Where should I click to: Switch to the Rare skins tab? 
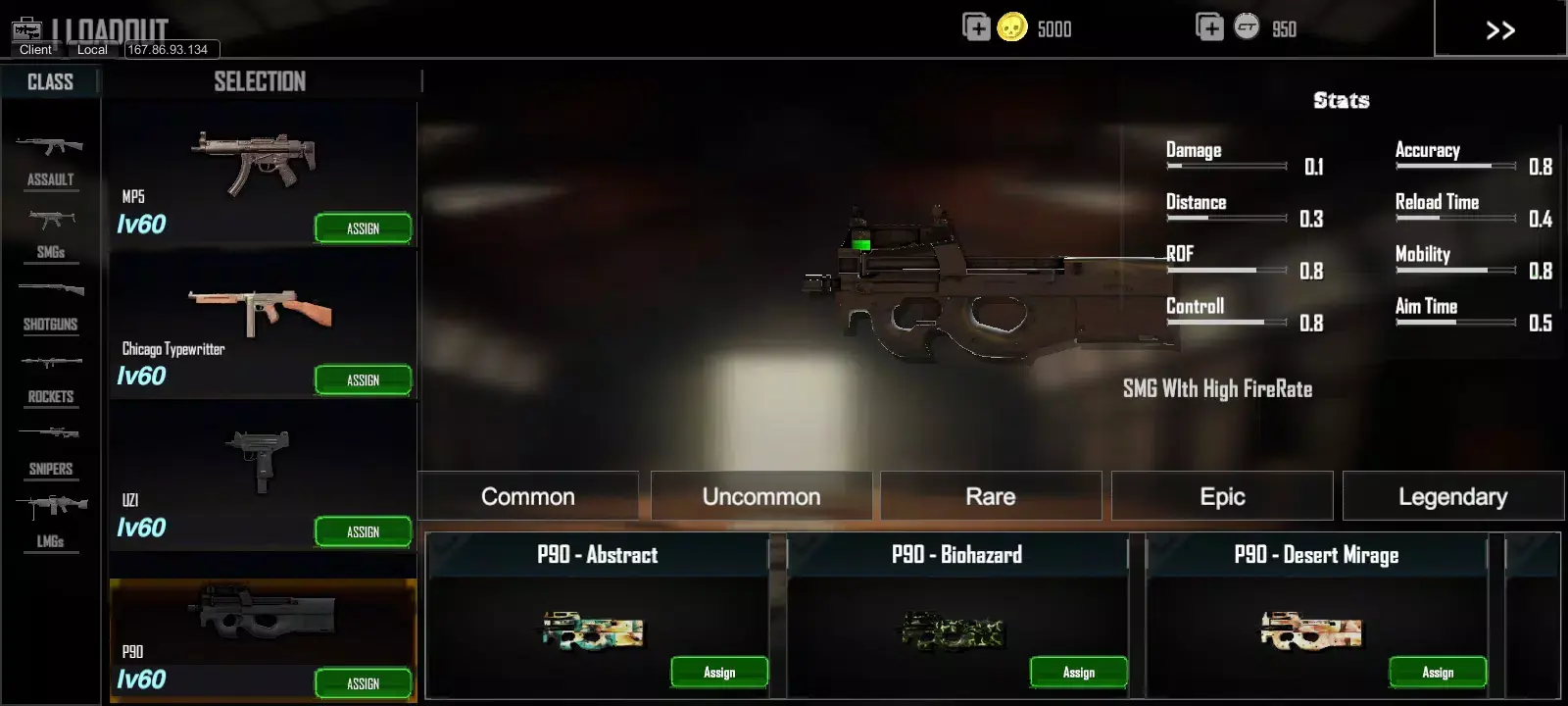click(990, 495)
